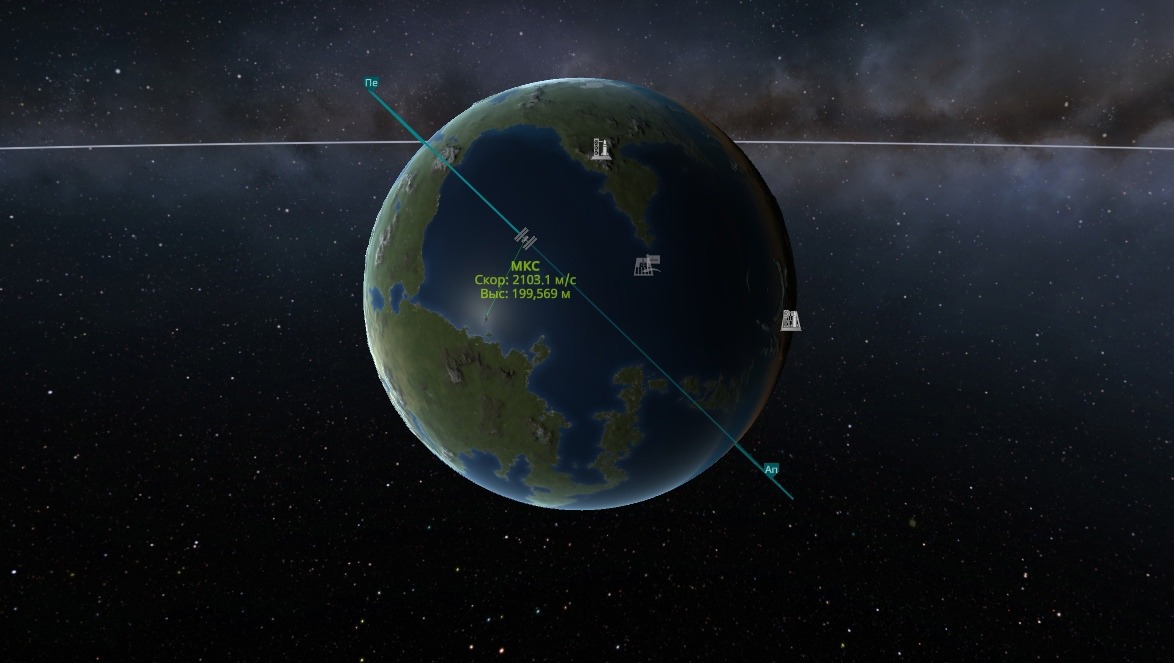This screenshot has width=1174, height=663.
Task: Click the Пе periapsis marker
Action: click(372, 83)
